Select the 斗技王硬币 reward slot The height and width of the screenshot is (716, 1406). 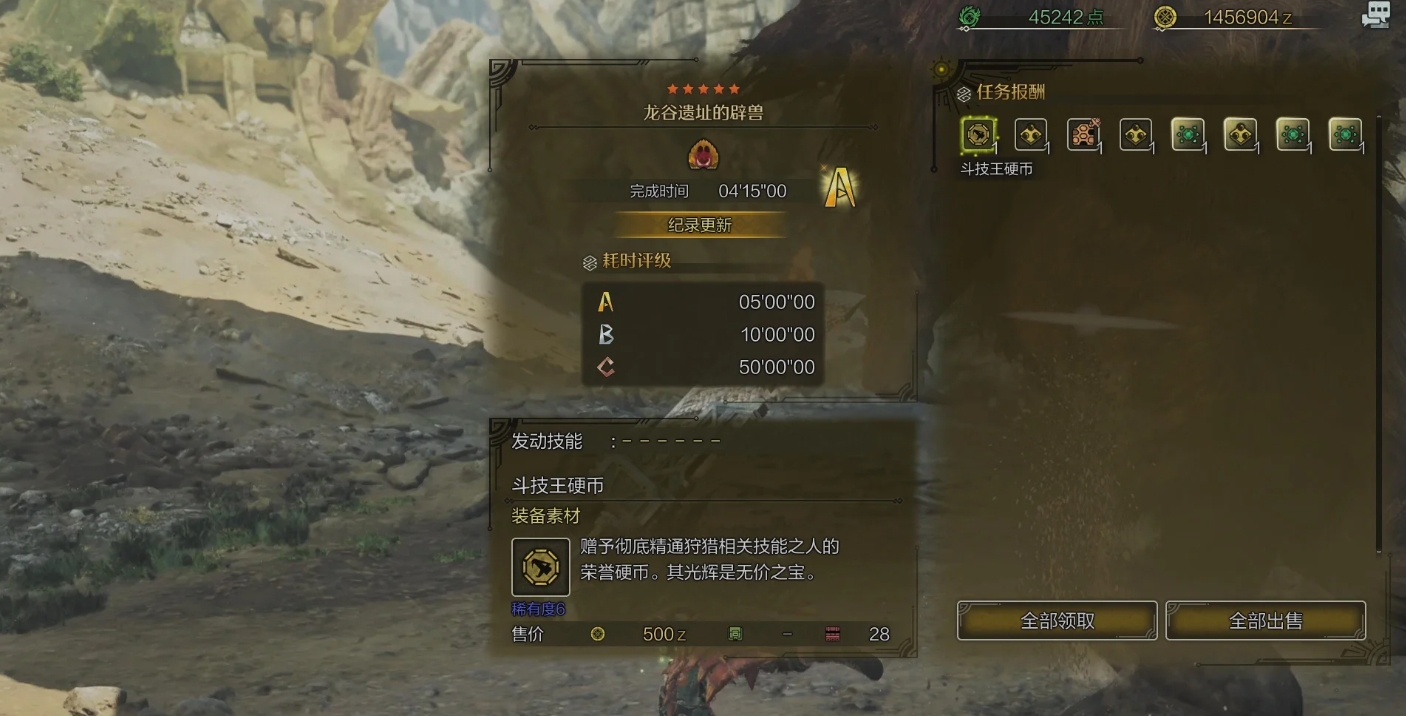pyautogui.click(x=978, y=134)
